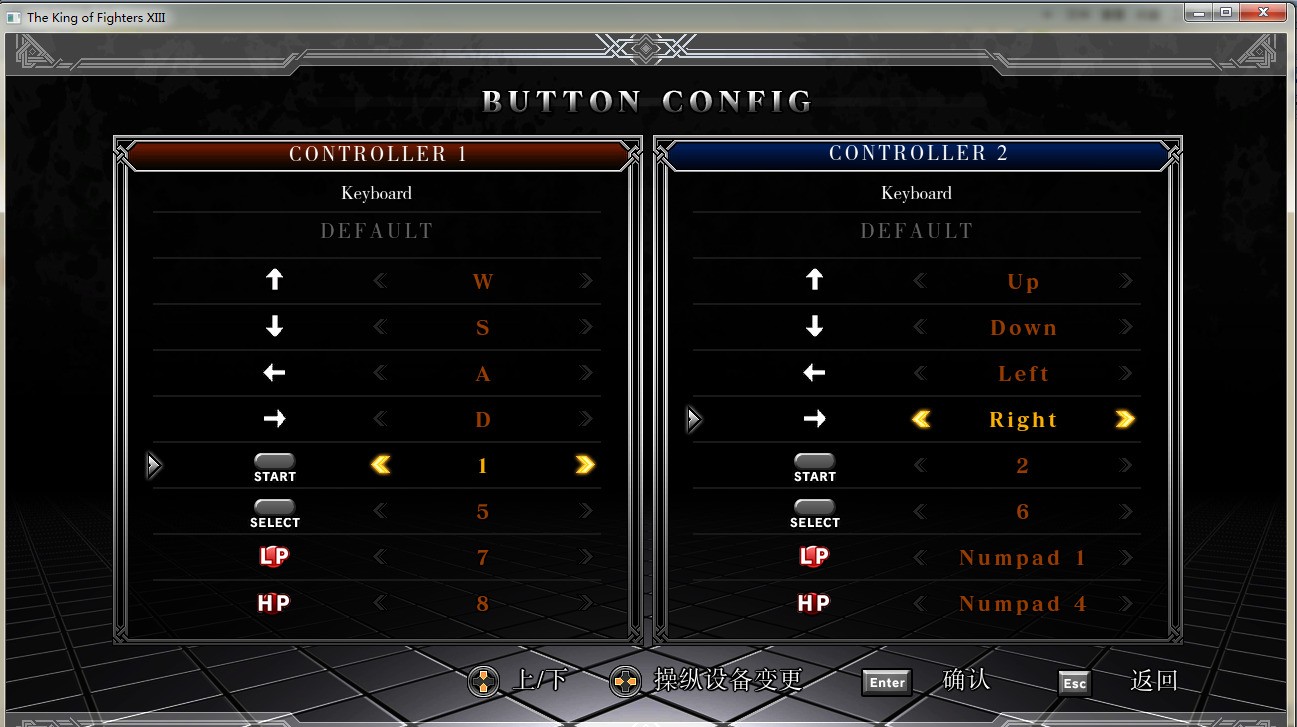Select Controller 1 SELECT binding 5
This screenshot has width=1297, height=727.
483,512
